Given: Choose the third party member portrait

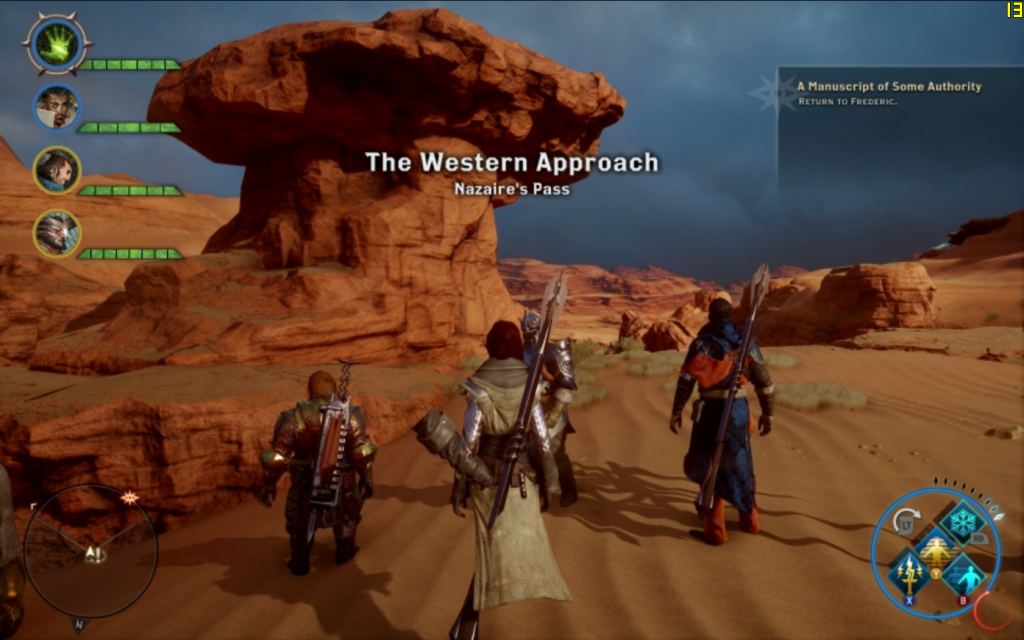Looking at the screenshot, I should coord(56,170).
